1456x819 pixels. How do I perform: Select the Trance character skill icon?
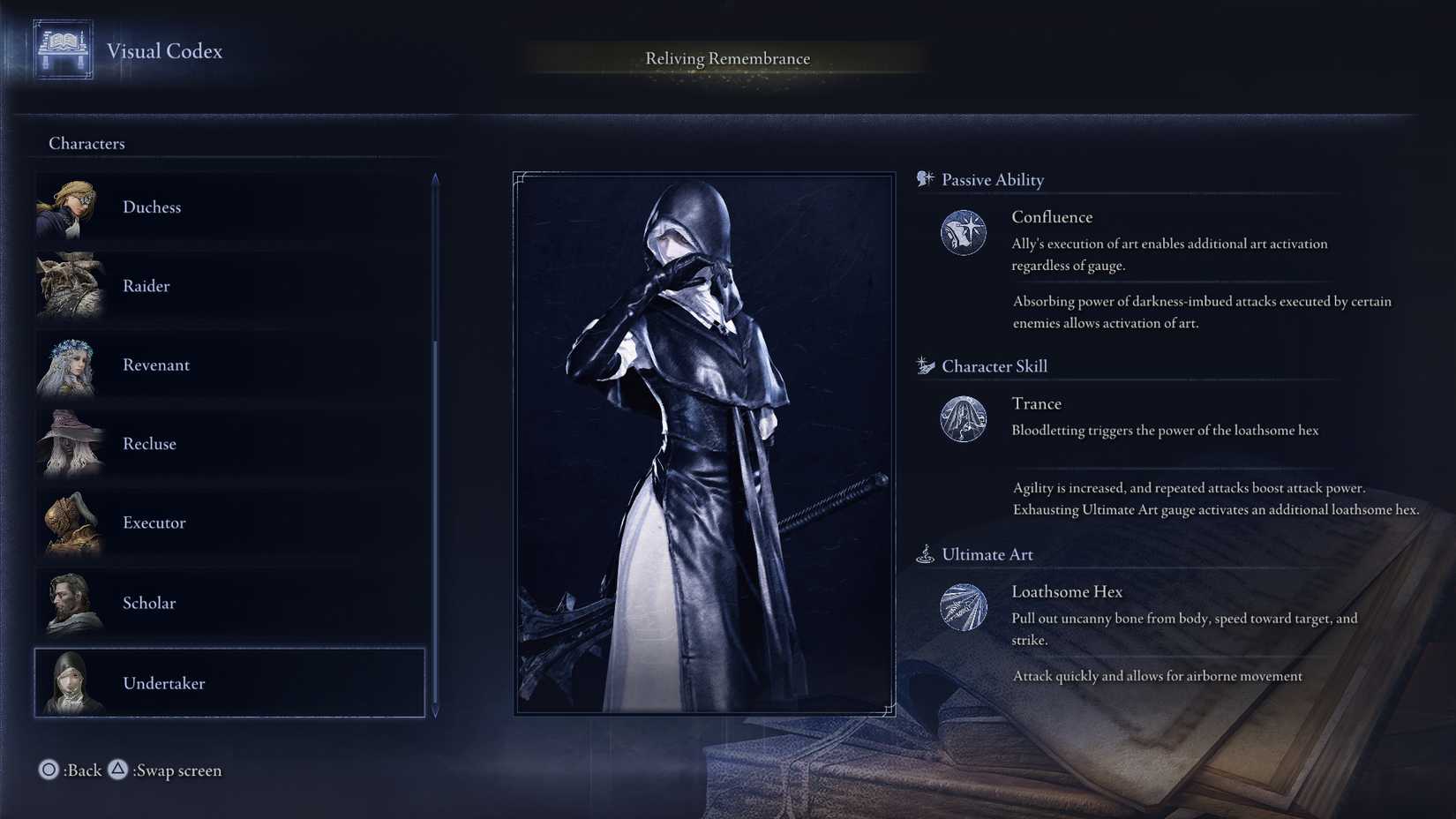tap(964, 418)
